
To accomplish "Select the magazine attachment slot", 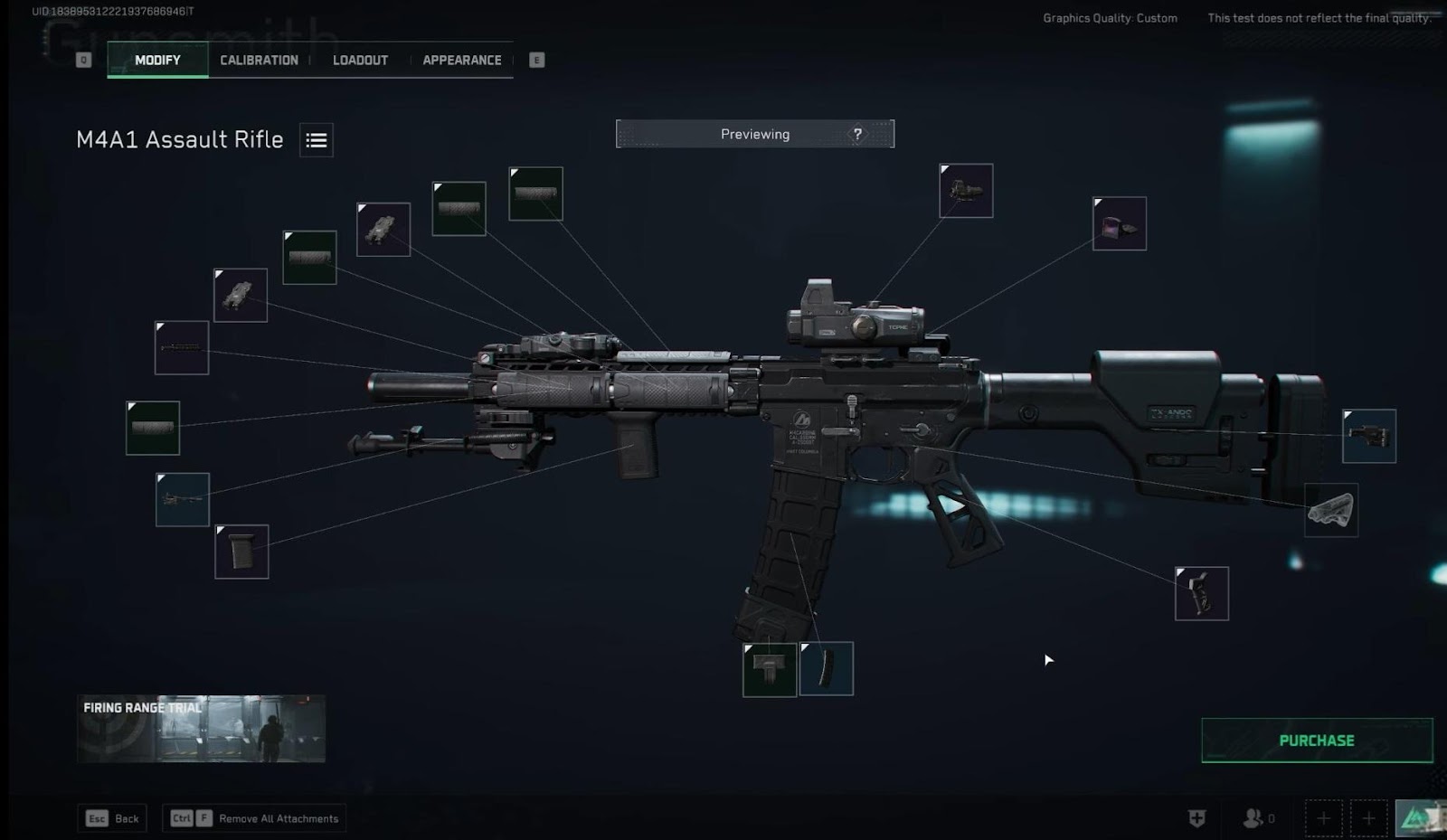I will click(x=827, y=669).
